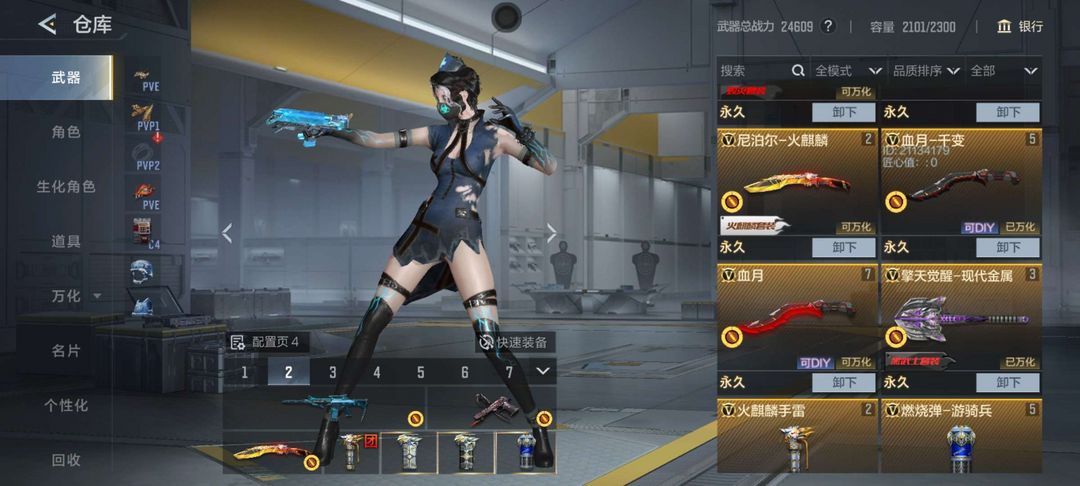The height and width of the screenshot is (486, 1080).
Task: Select the C4 loadout icon
Action: click(146, 231)
